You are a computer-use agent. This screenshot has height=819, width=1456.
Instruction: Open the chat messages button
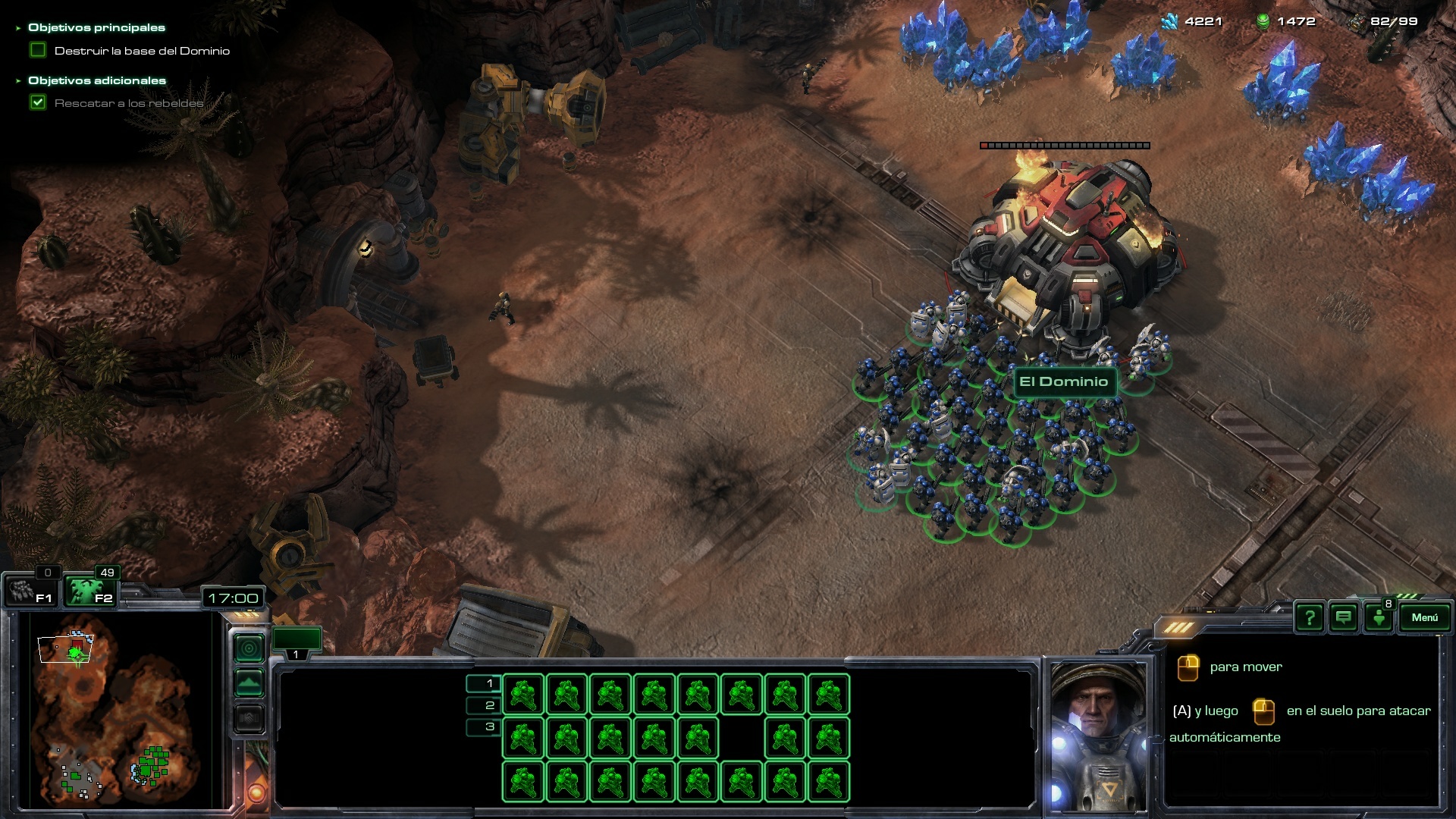(x=1343, y=618)
